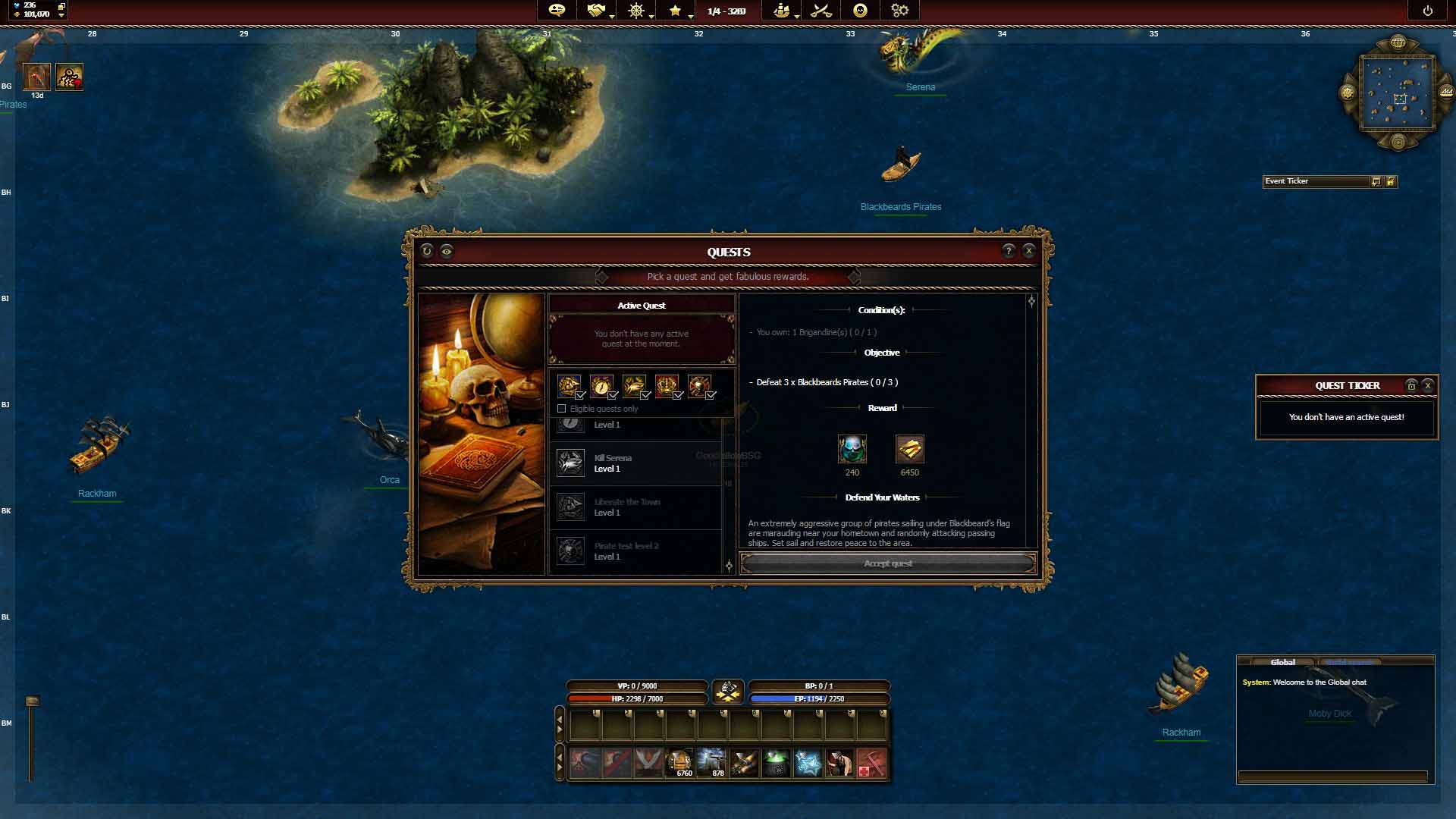
Task: Click the minimap
Action: click(x=1398, y=93)
